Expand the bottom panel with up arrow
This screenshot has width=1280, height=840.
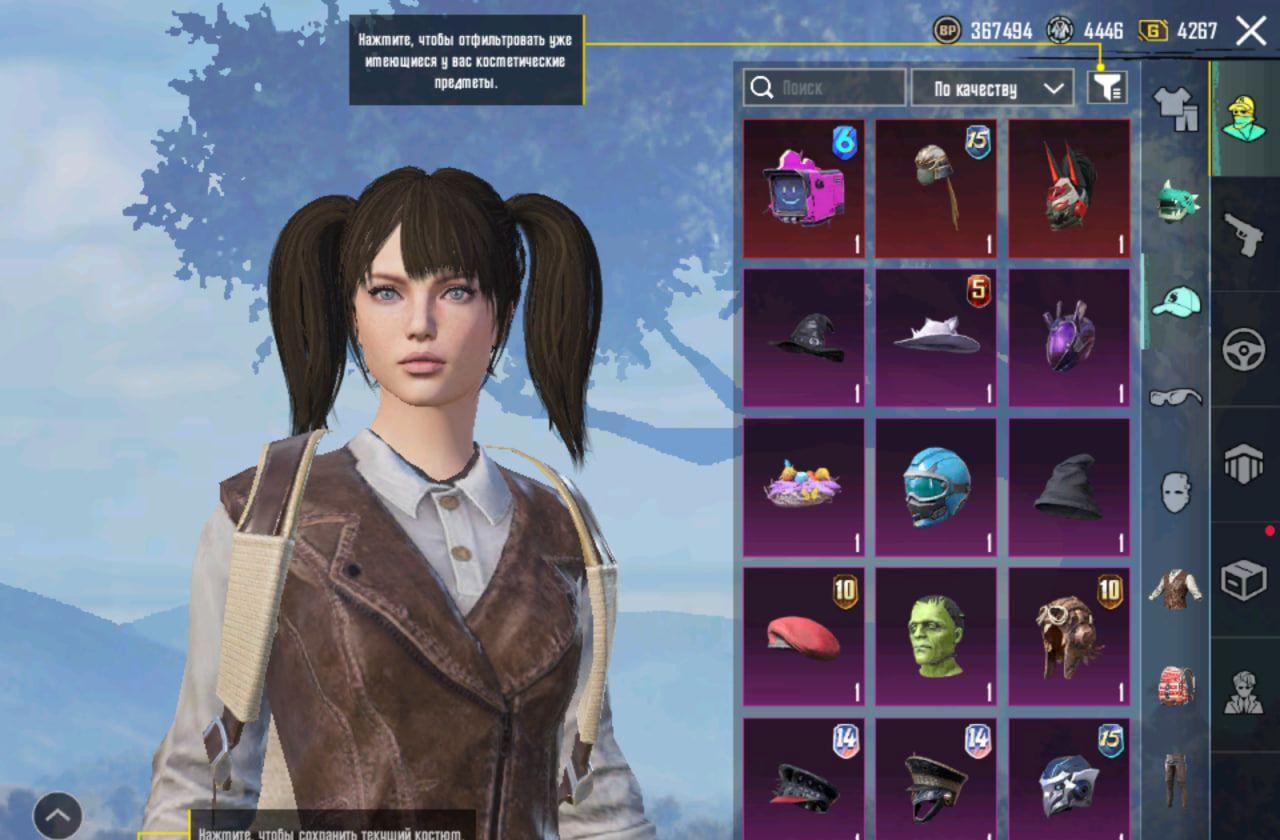pos(58,815)
